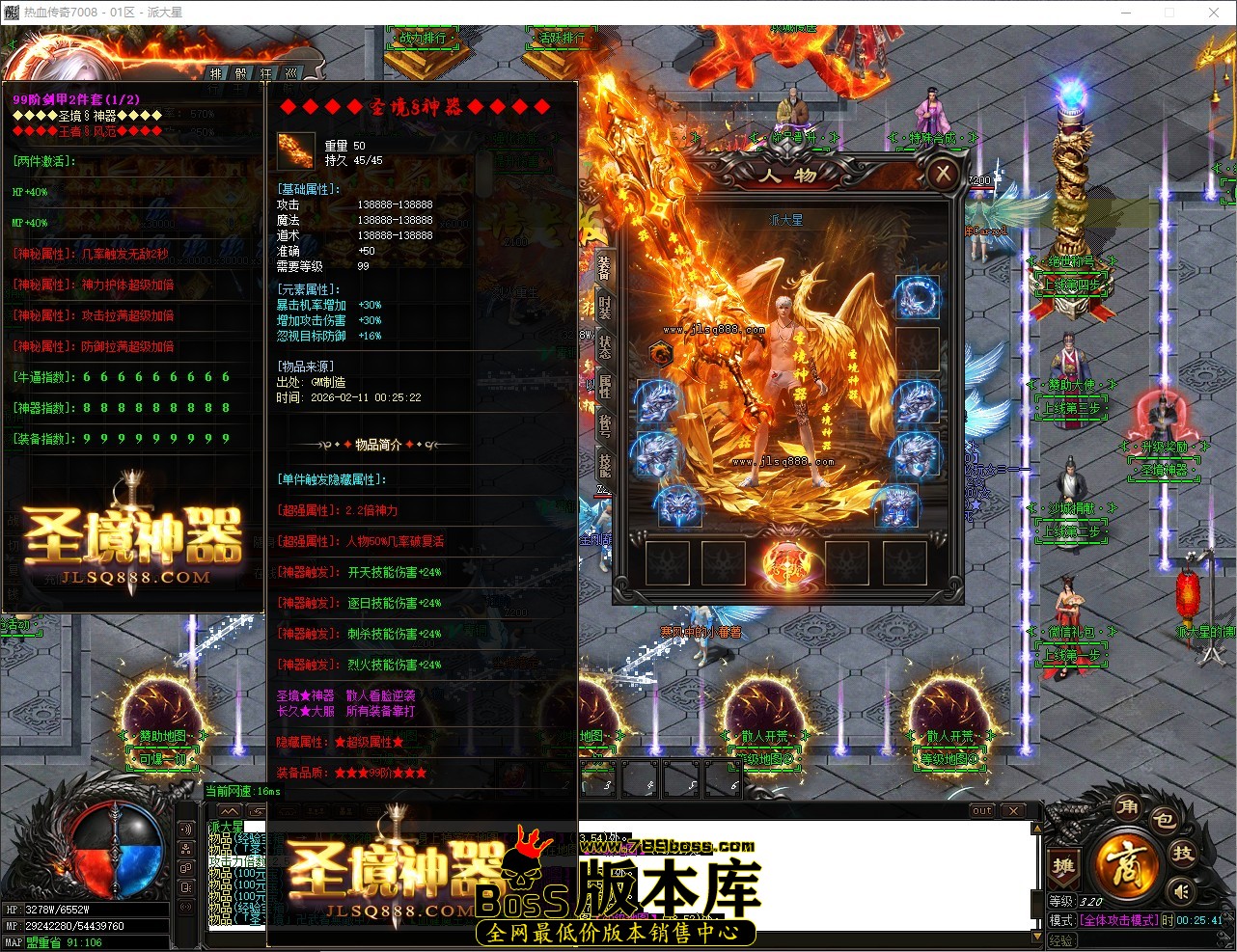Open the market stall 摊 icon
Viewport: 1237px width, 952px height.
click(1063, 866)
